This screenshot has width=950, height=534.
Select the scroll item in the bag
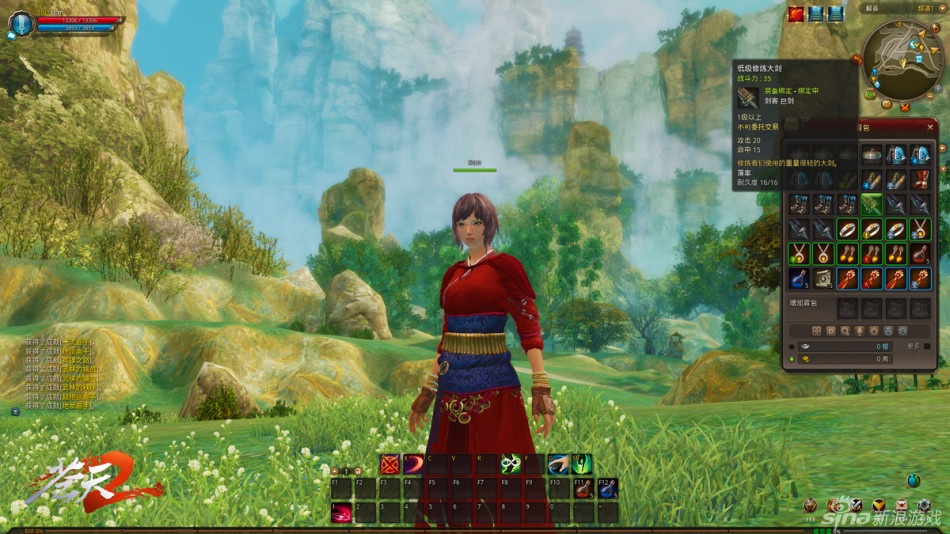(x=822, y=278)
